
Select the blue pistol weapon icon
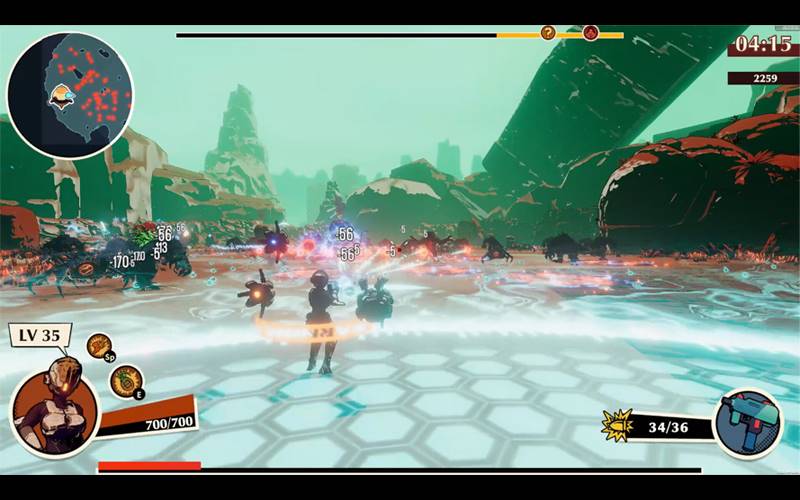[748, 422]
